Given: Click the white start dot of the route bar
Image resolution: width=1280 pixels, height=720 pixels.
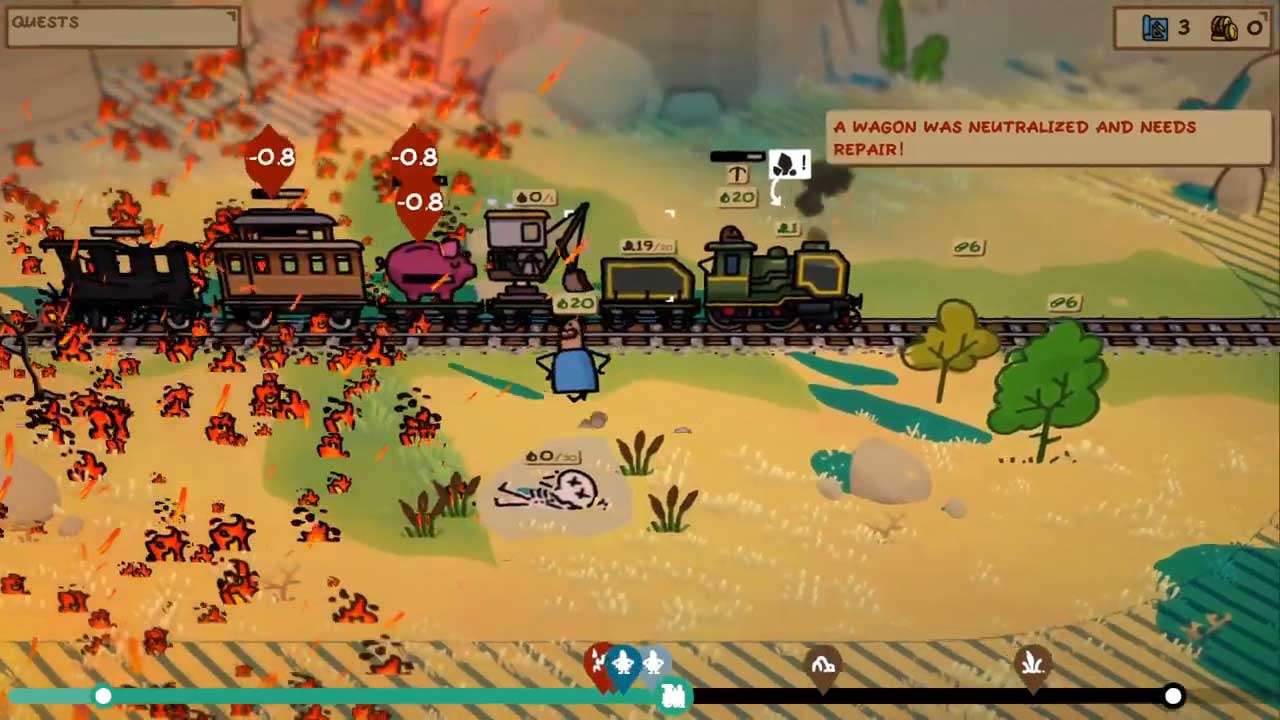Looking at the screenshot, I should [103, 696].
